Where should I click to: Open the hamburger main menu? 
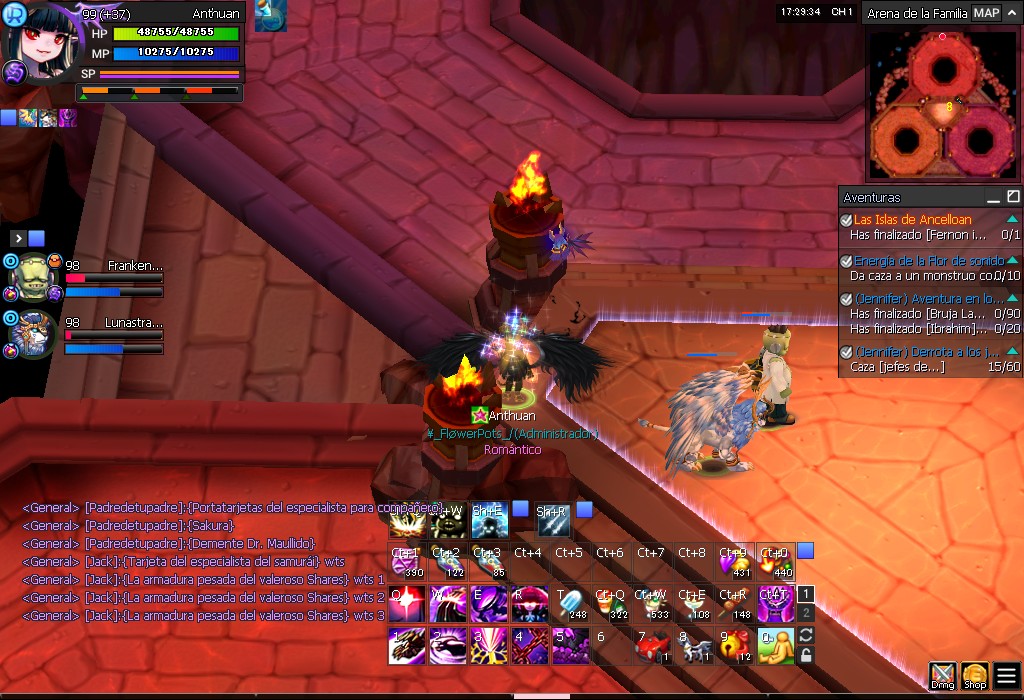1006,675
